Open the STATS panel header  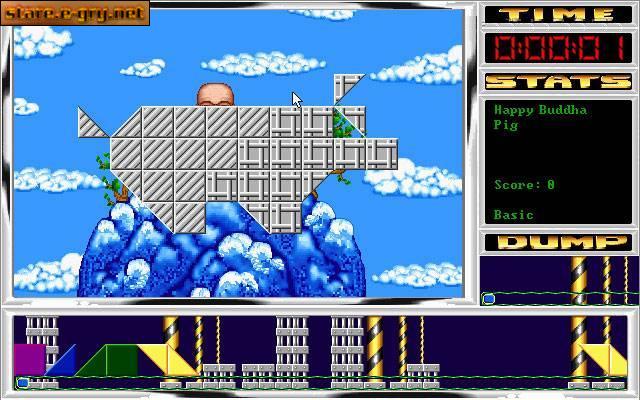pyautogui.click(x=556, y=81)
